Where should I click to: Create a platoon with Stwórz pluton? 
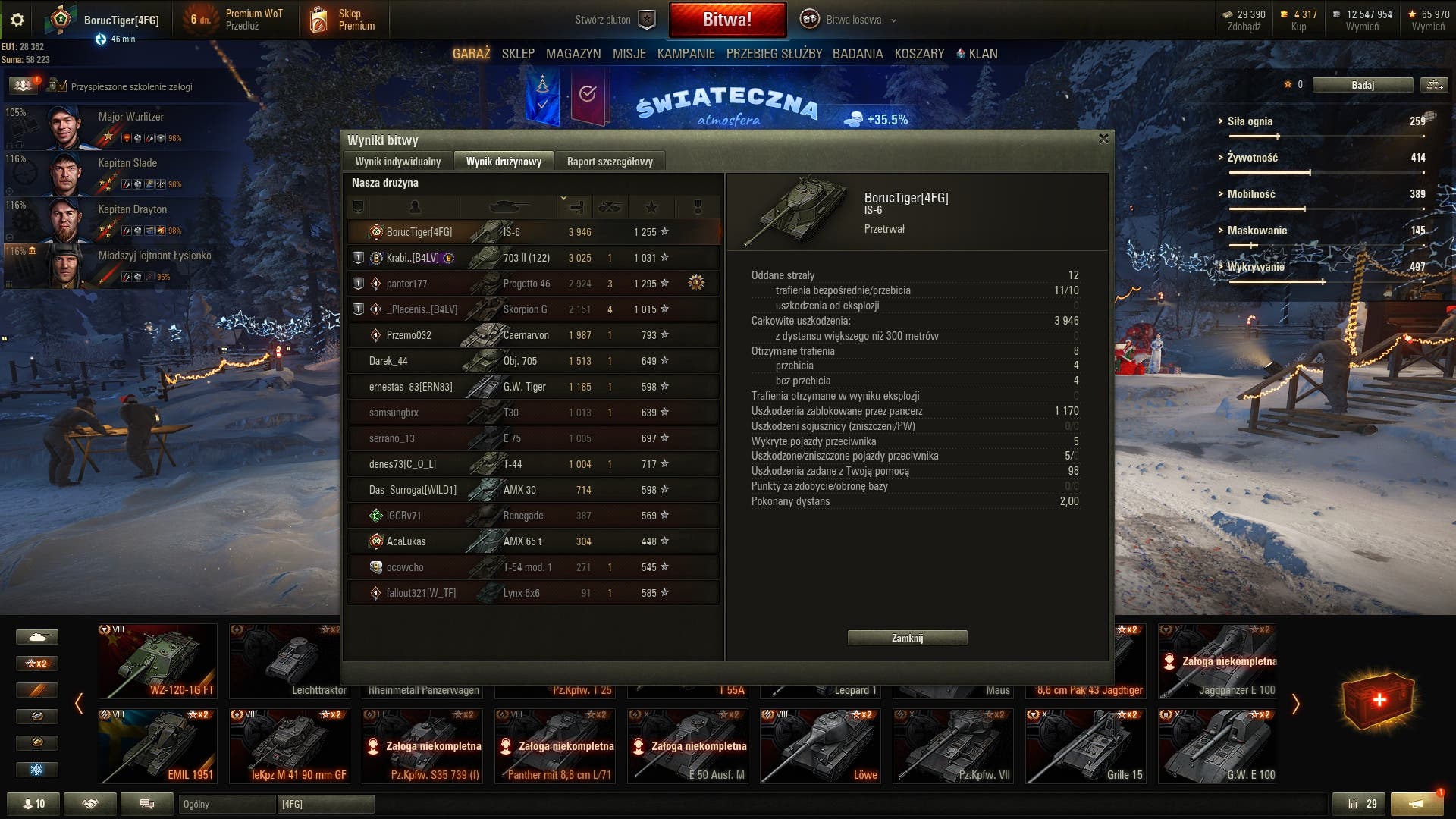pyautogui.click(x=614, y=20)
